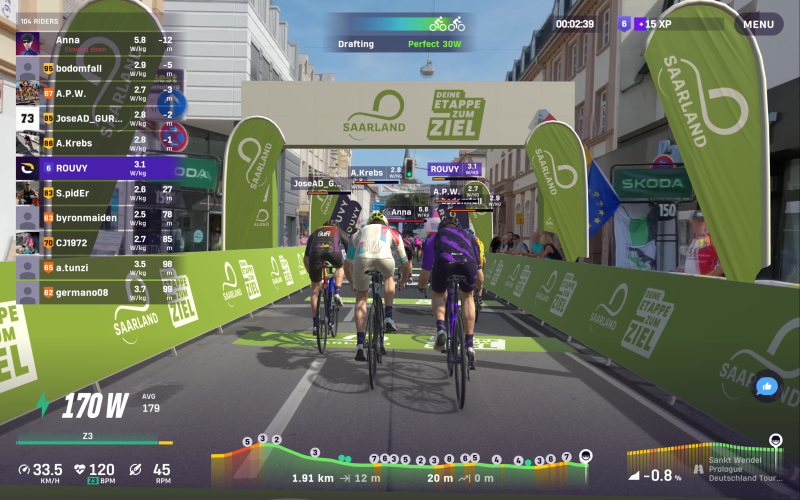Viewport: 800px width, 500px height.
Task: Choose S.pidEr from the rider list
Action: 97,192
